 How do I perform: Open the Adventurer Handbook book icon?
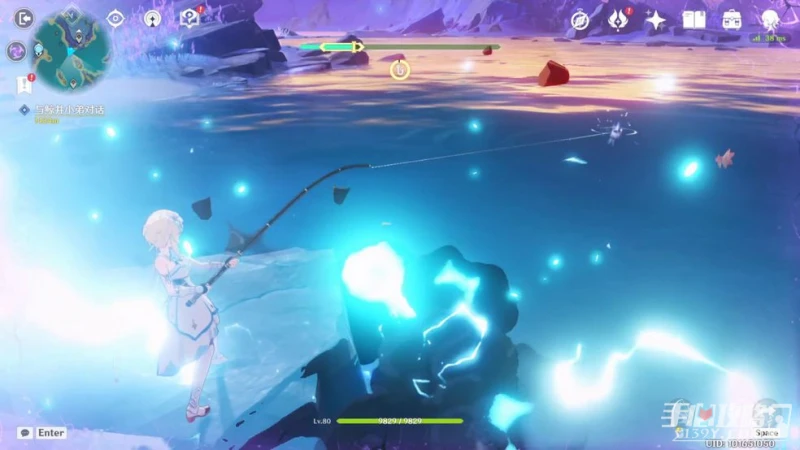(694, 20)
